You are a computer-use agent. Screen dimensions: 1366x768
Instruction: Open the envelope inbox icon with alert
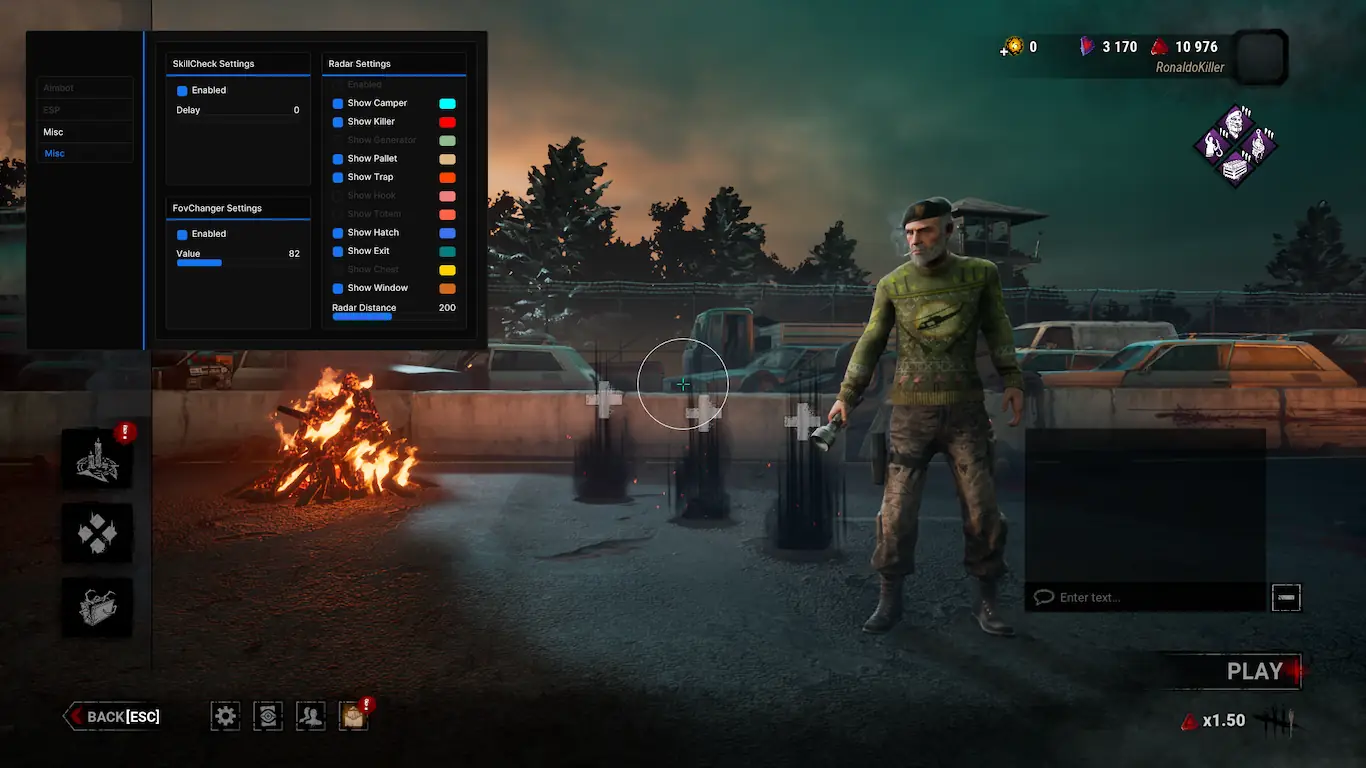pos(353,715)
